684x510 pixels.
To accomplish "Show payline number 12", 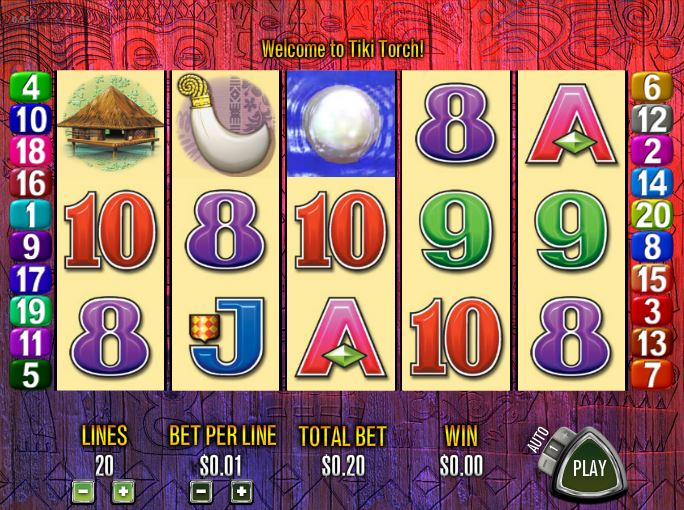I will [652, 119].
